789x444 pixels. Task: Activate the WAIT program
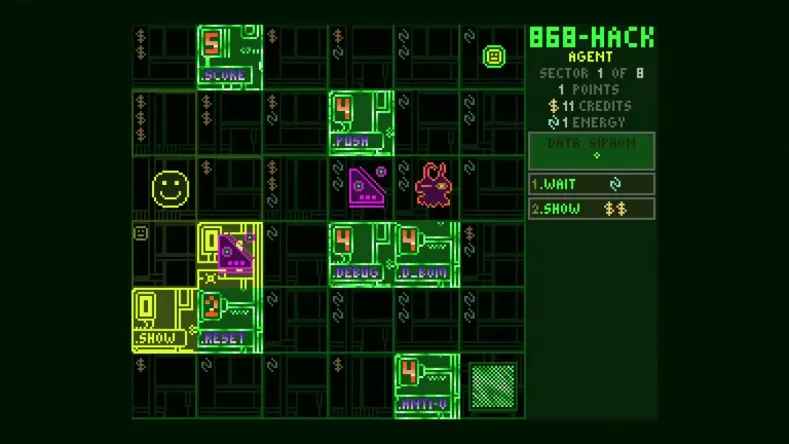coord(591,184)
